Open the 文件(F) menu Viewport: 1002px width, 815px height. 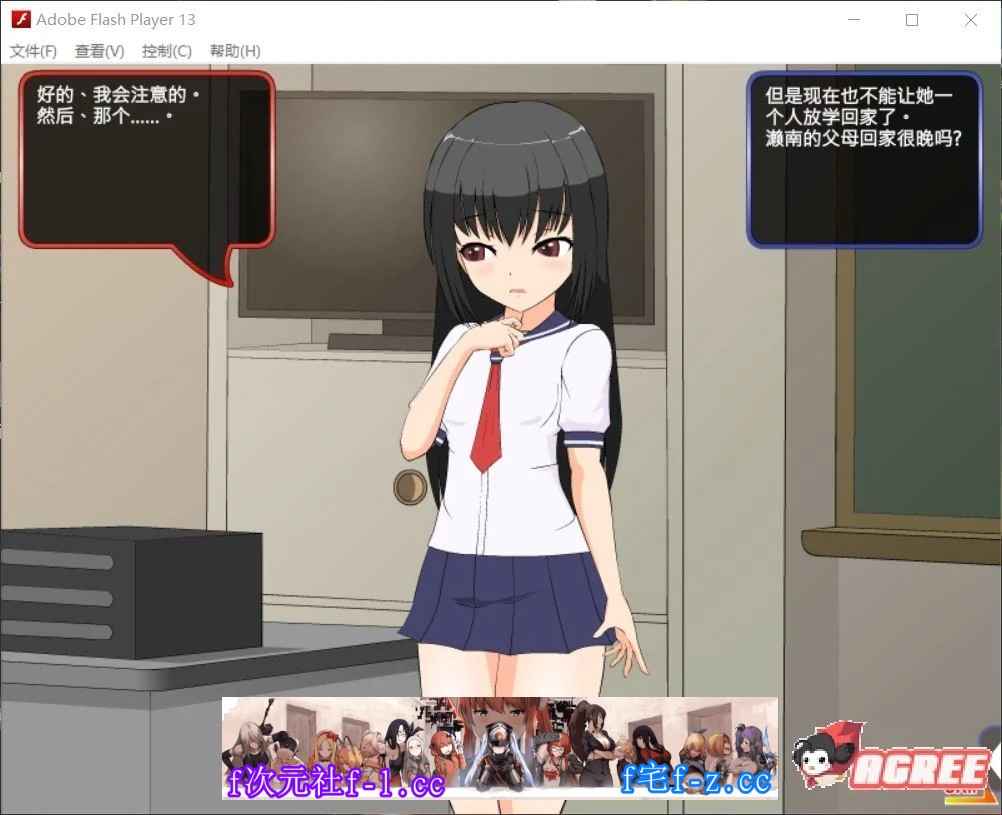(33, 51)
